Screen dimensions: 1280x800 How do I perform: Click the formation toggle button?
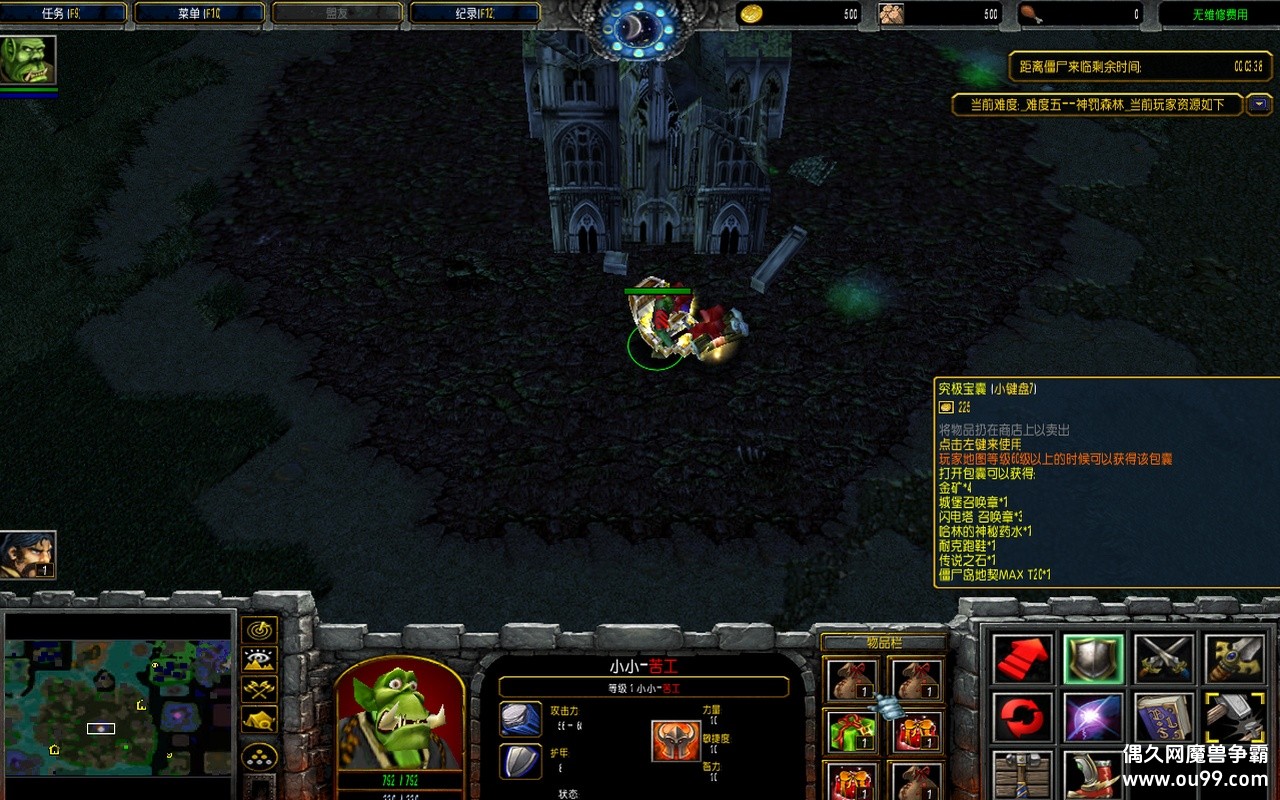point(259,756)
